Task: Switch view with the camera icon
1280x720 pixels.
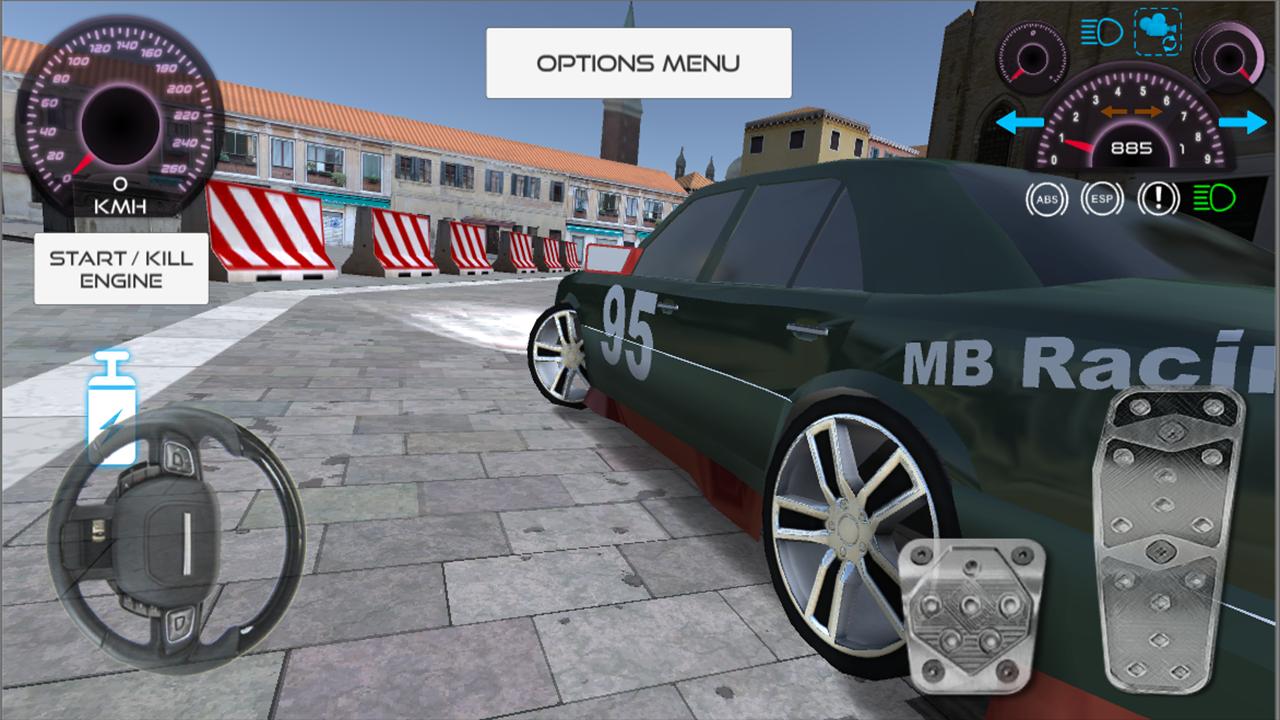Action: pos(1158,32)
